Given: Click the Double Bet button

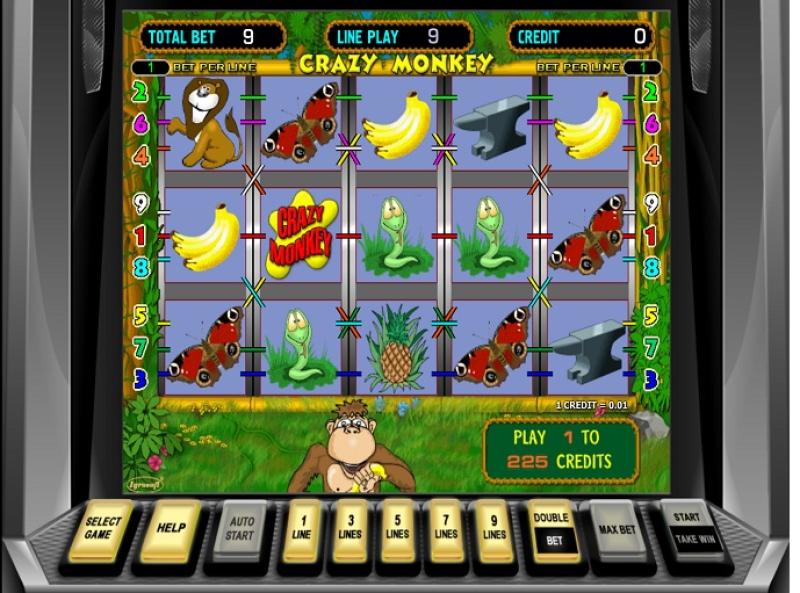Looking at the screenshot, I should pyautogui.click(x=551, y=527).
